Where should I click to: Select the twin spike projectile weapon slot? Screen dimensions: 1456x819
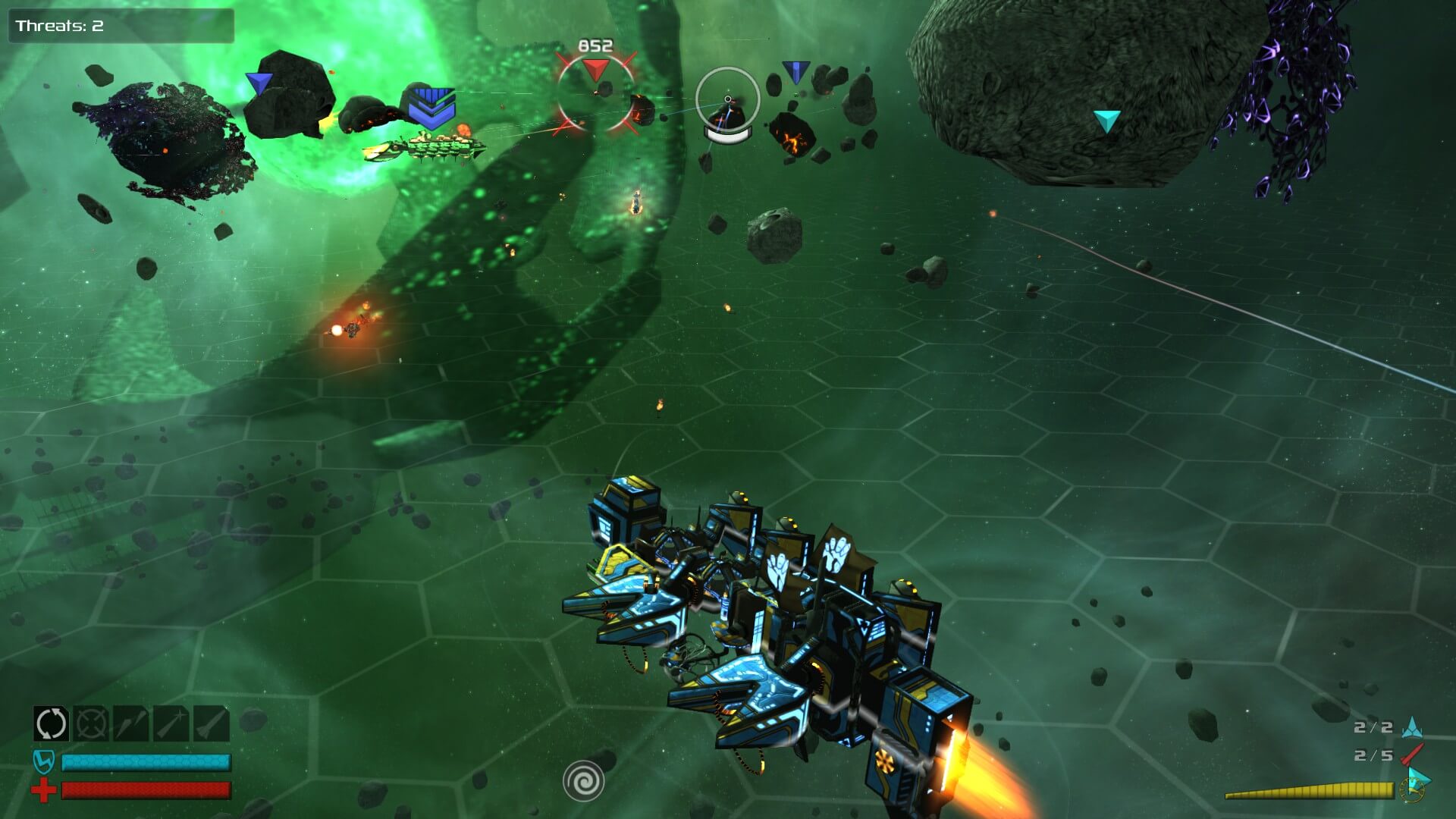point(131,723)
